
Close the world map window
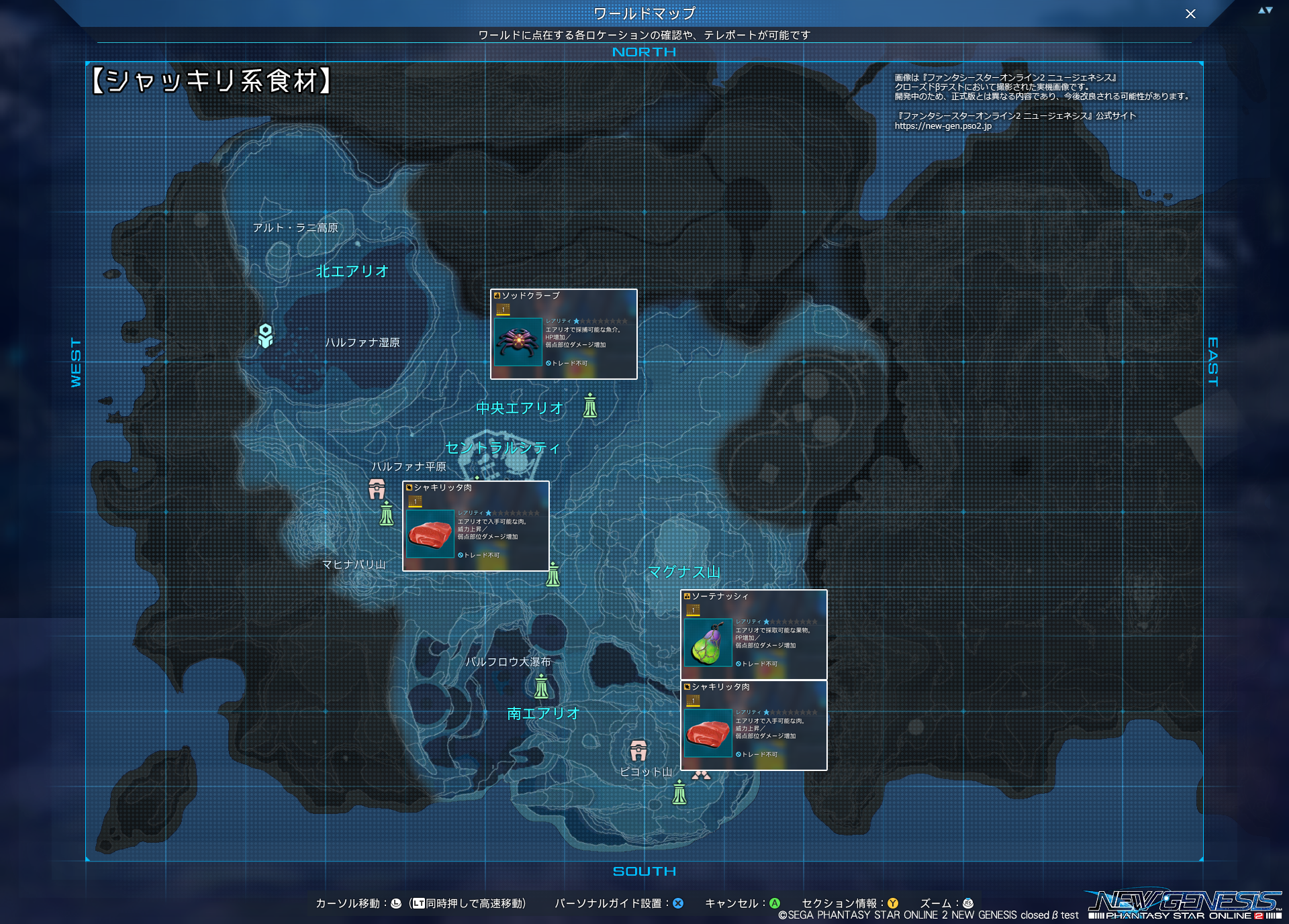coord(1190,14)
